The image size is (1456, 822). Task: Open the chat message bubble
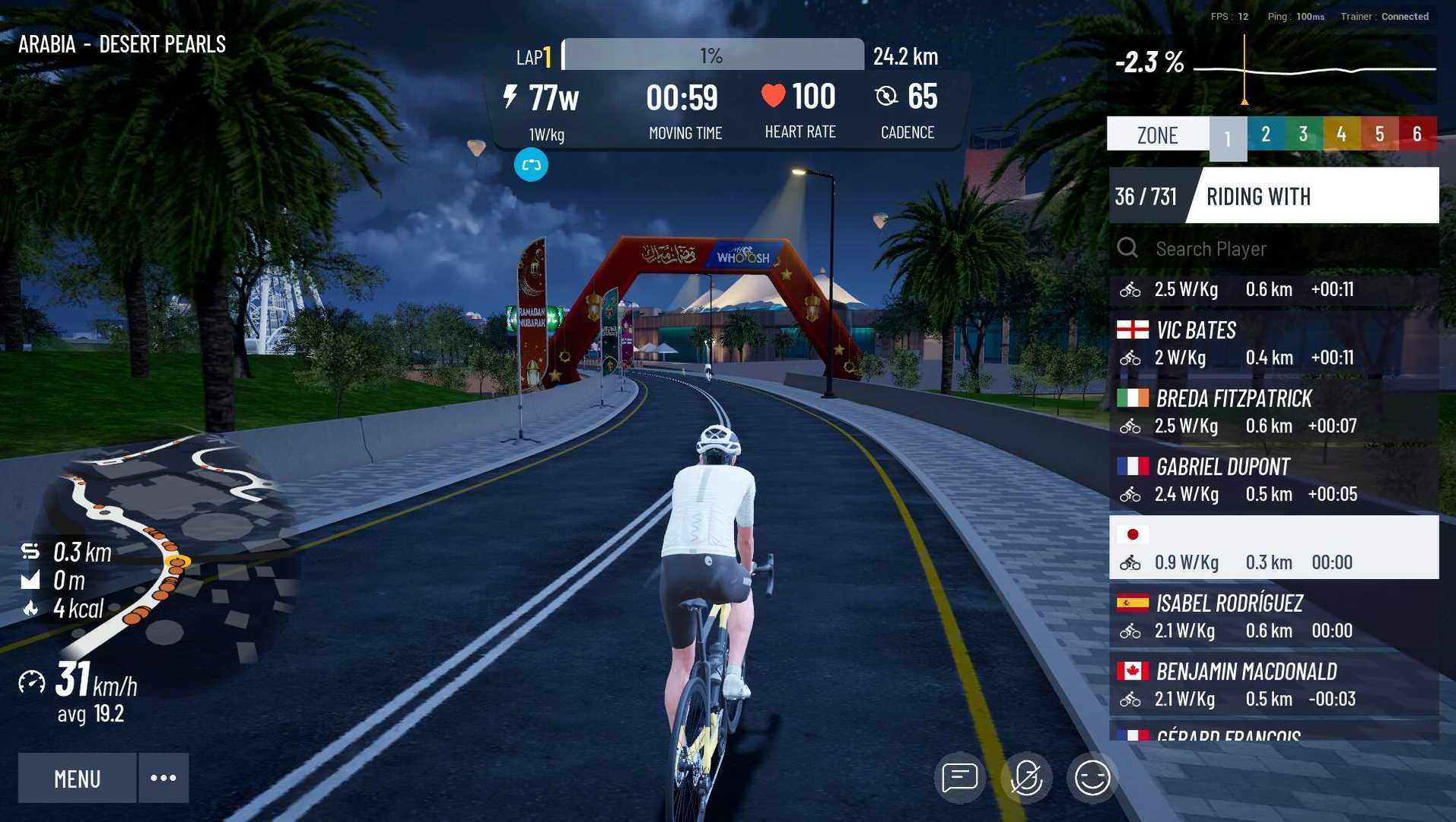click(x=959, y=778)
